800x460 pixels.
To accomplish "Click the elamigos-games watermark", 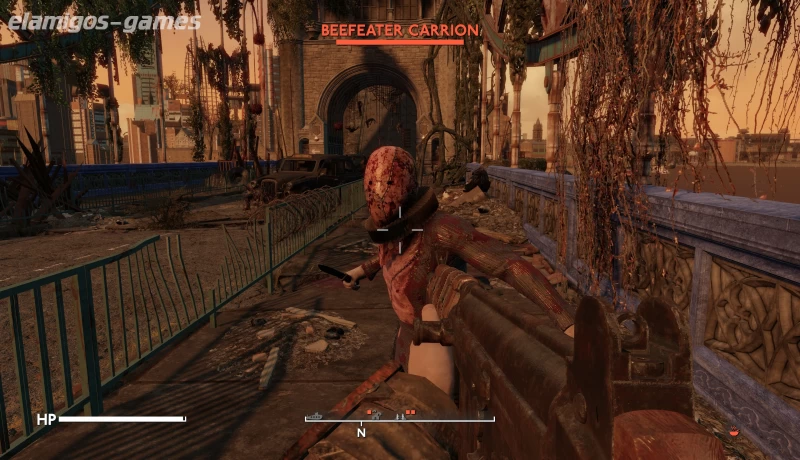I will coord(101,22).
